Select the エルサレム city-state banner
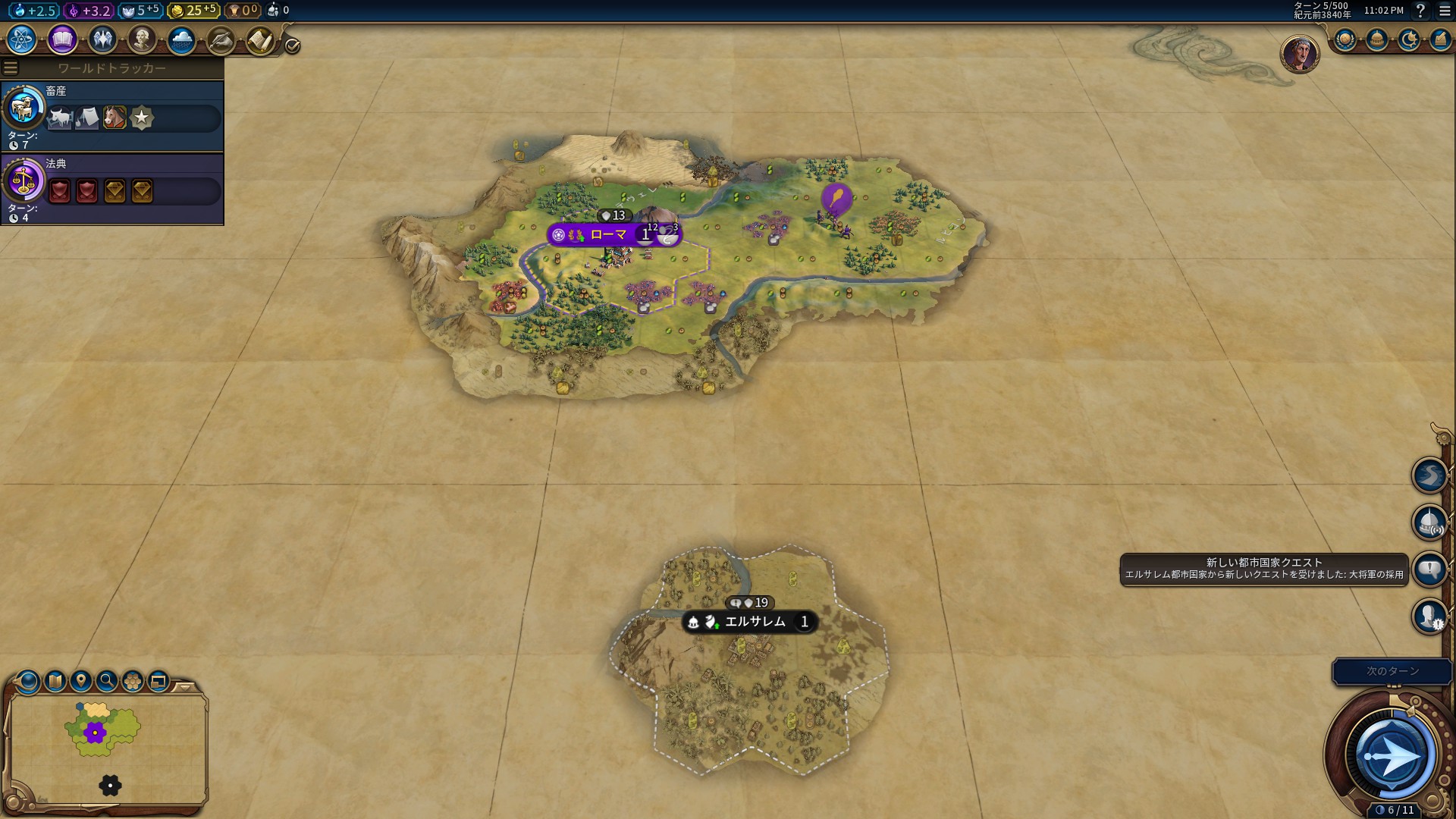 coord(755,623)
